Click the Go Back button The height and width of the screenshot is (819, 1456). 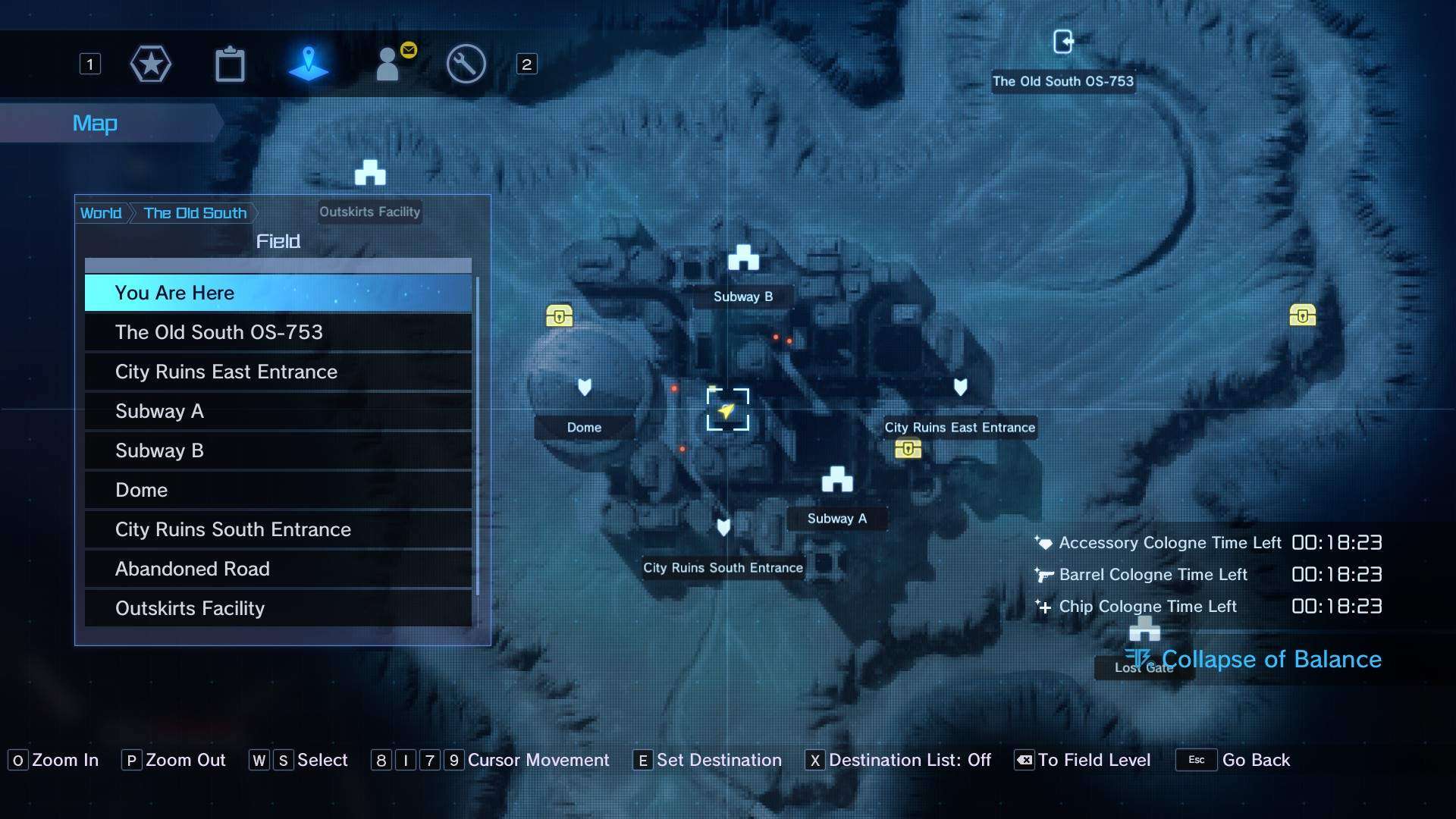point(1258,761)
